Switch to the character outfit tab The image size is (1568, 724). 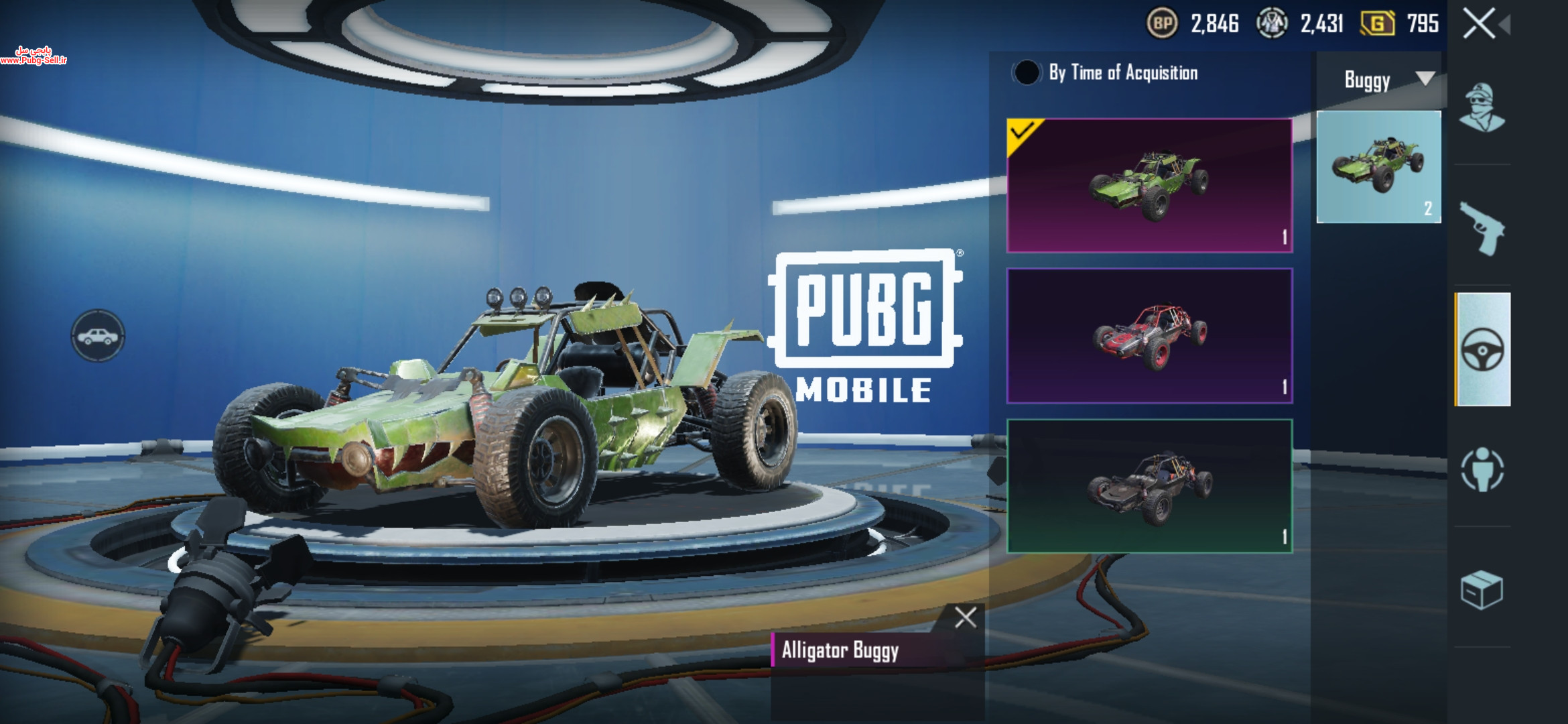(x=1482, y=108)
